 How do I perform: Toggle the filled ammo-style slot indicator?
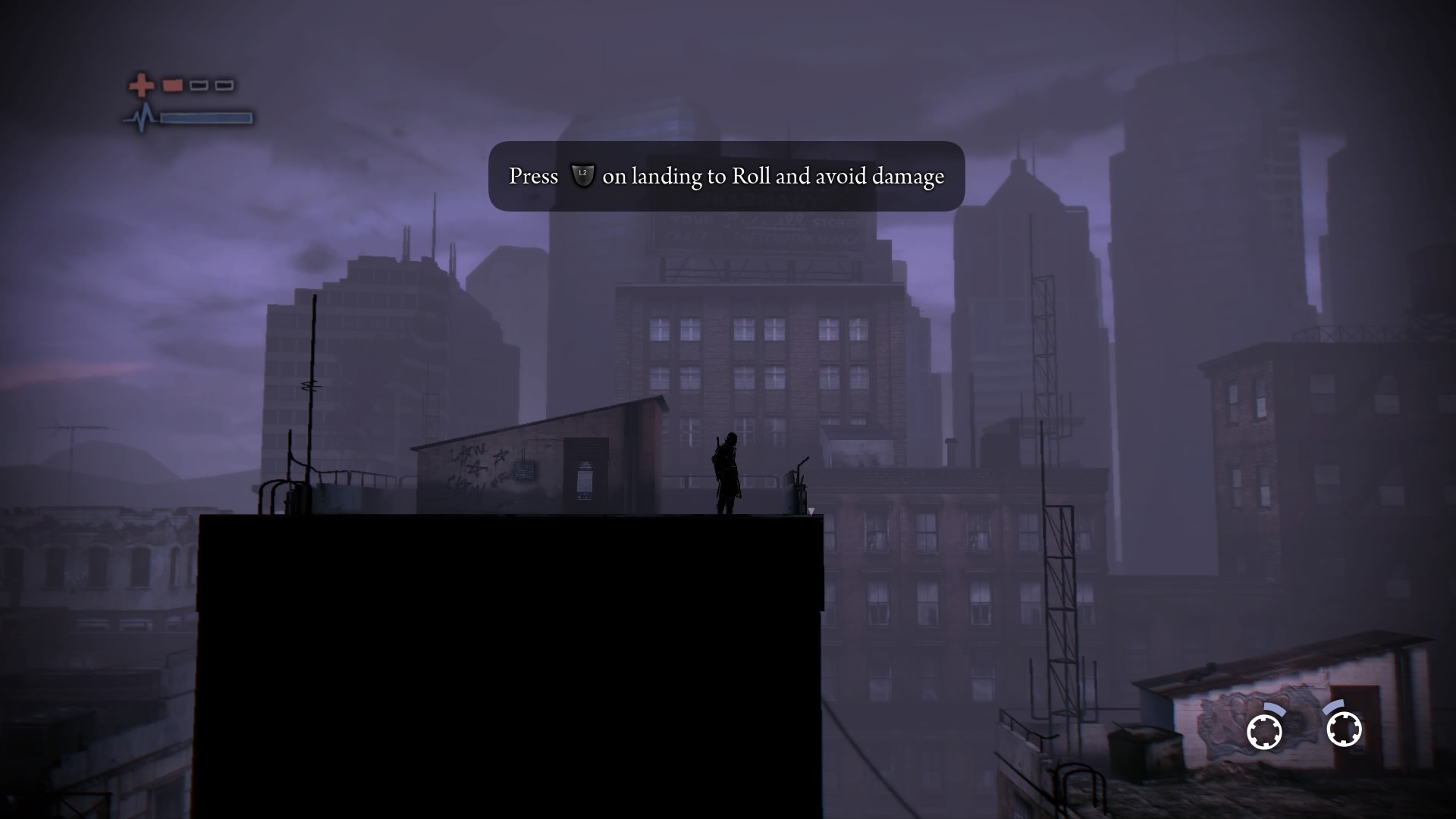172,85
